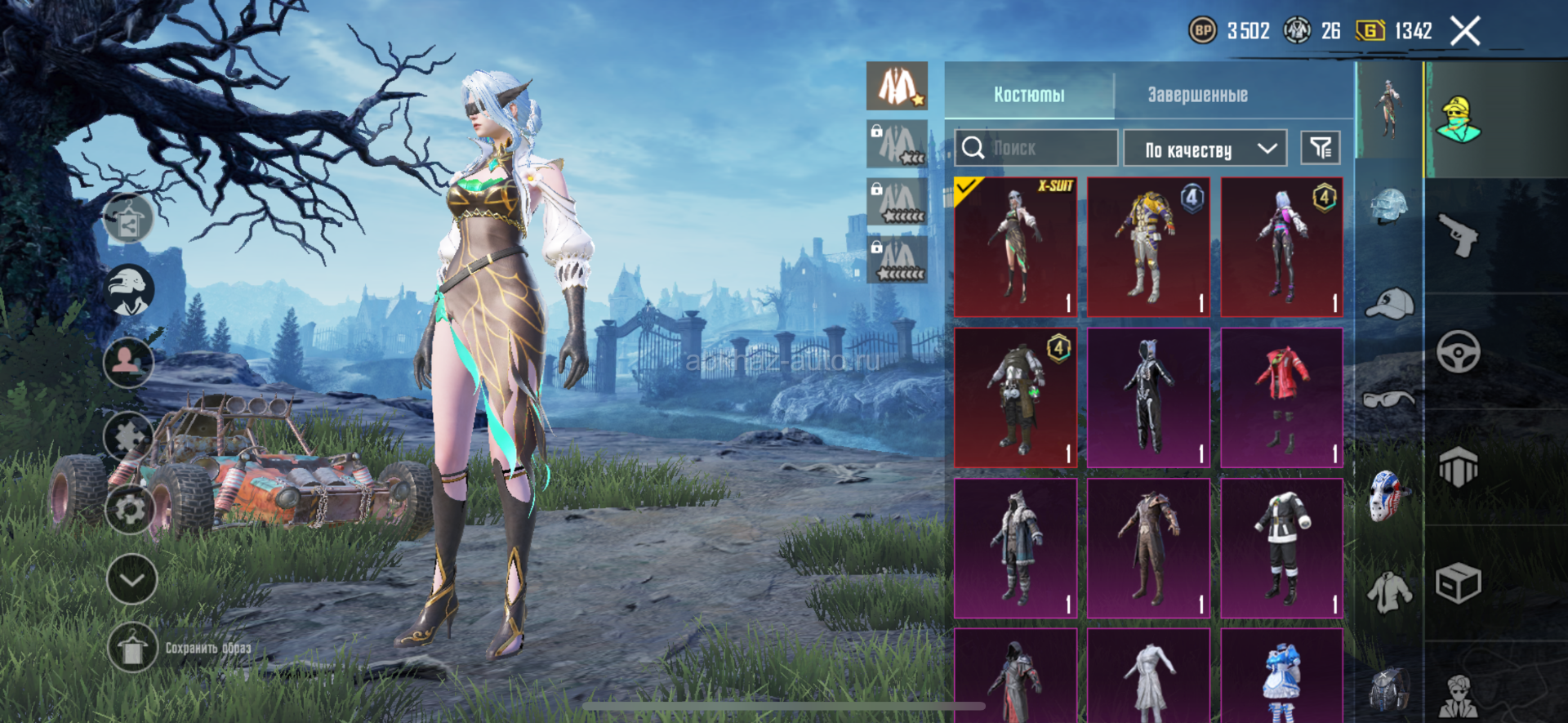Select the Костюмы tab
The height and width of the screenshot is (723, 1568).
click(x=1029, y=95)
